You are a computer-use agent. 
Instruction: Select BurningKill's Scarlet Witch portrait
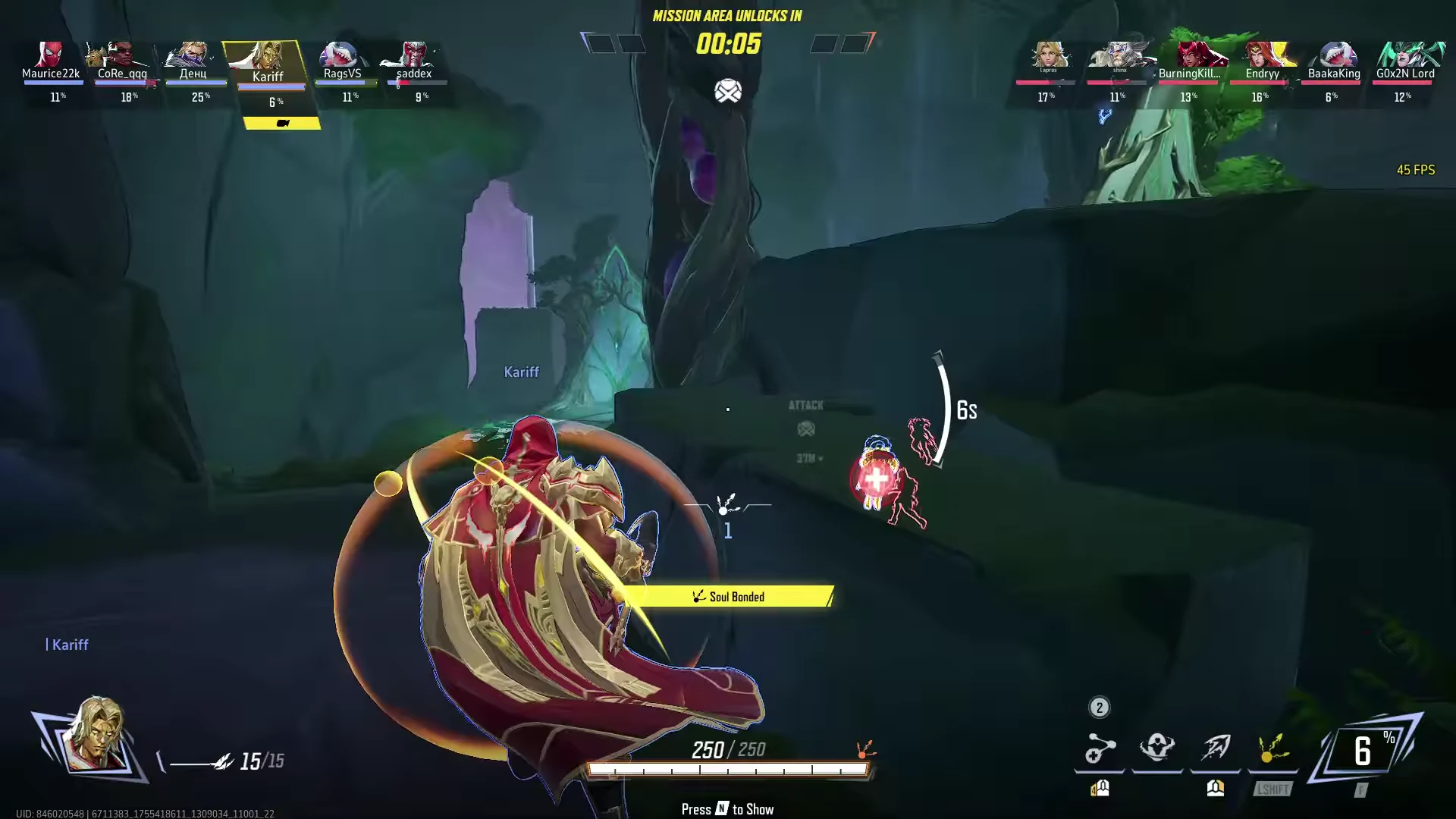(1191, 55)
